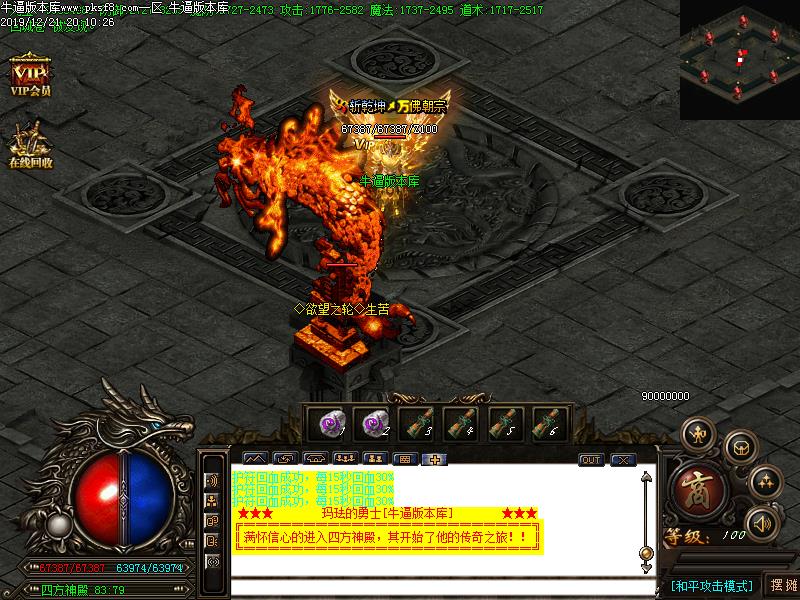Open the bag round icon
Image resolution: width=800 pixels, height=600 pixels.
click(x=739, y=446)
